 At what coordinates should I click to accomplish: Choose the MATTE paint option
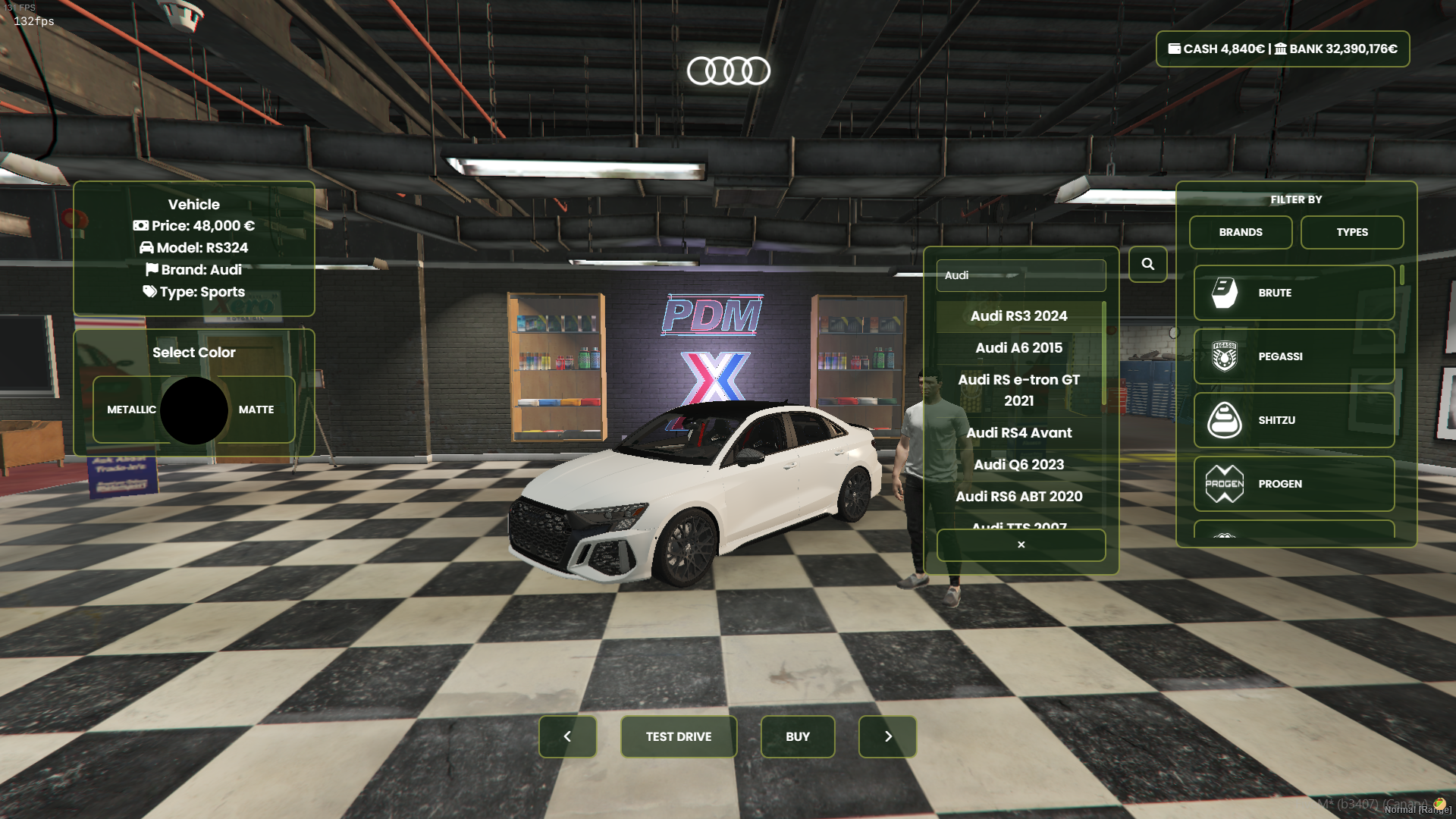pos(256,409)
